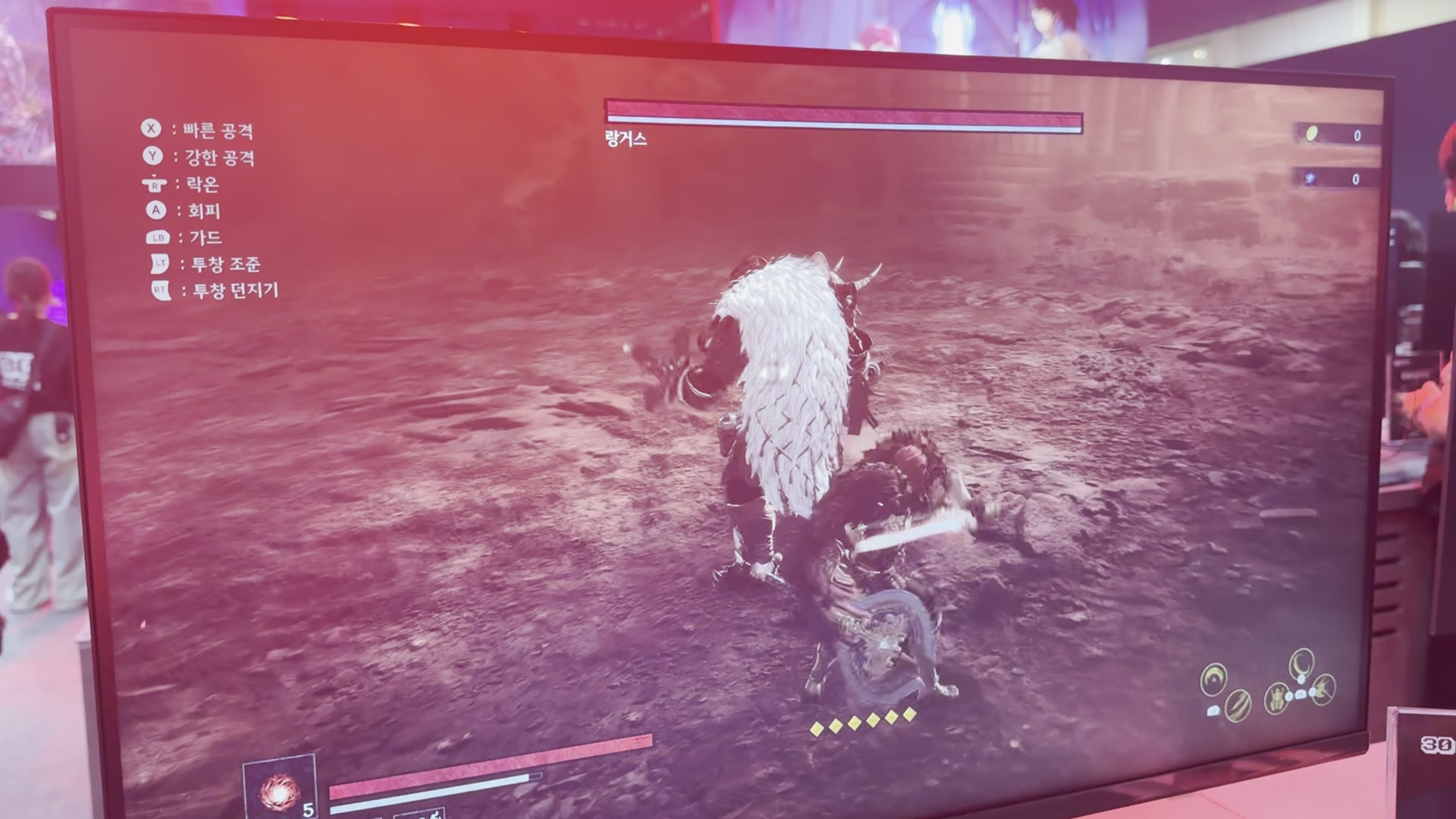Select the glowing red orb item slot
The width and height of the screenshot is (1456, 819).
[x=278, y=789]
